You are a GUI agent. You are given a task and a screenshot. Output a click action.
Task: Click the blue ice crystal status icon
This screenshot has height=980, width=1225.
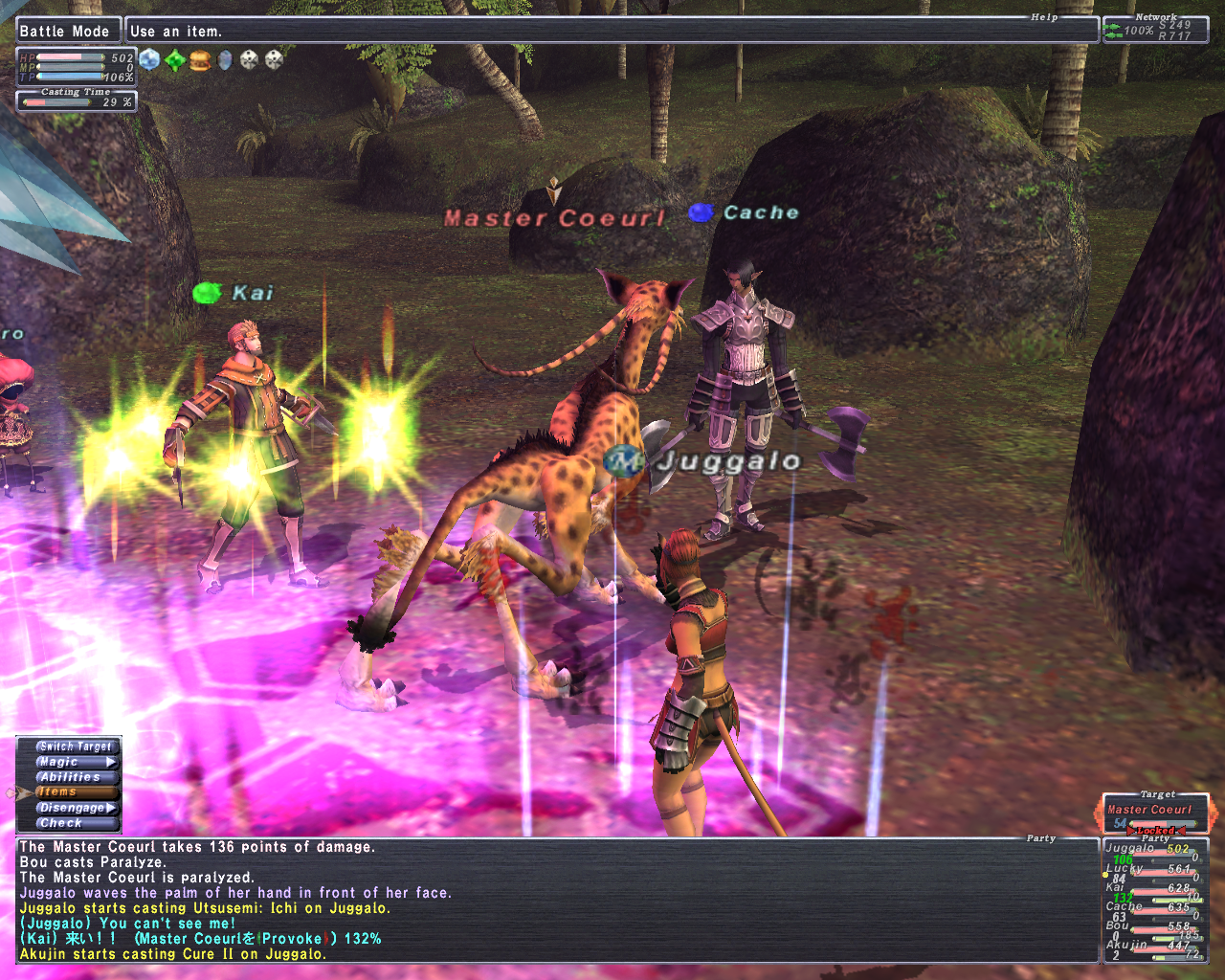150,60
